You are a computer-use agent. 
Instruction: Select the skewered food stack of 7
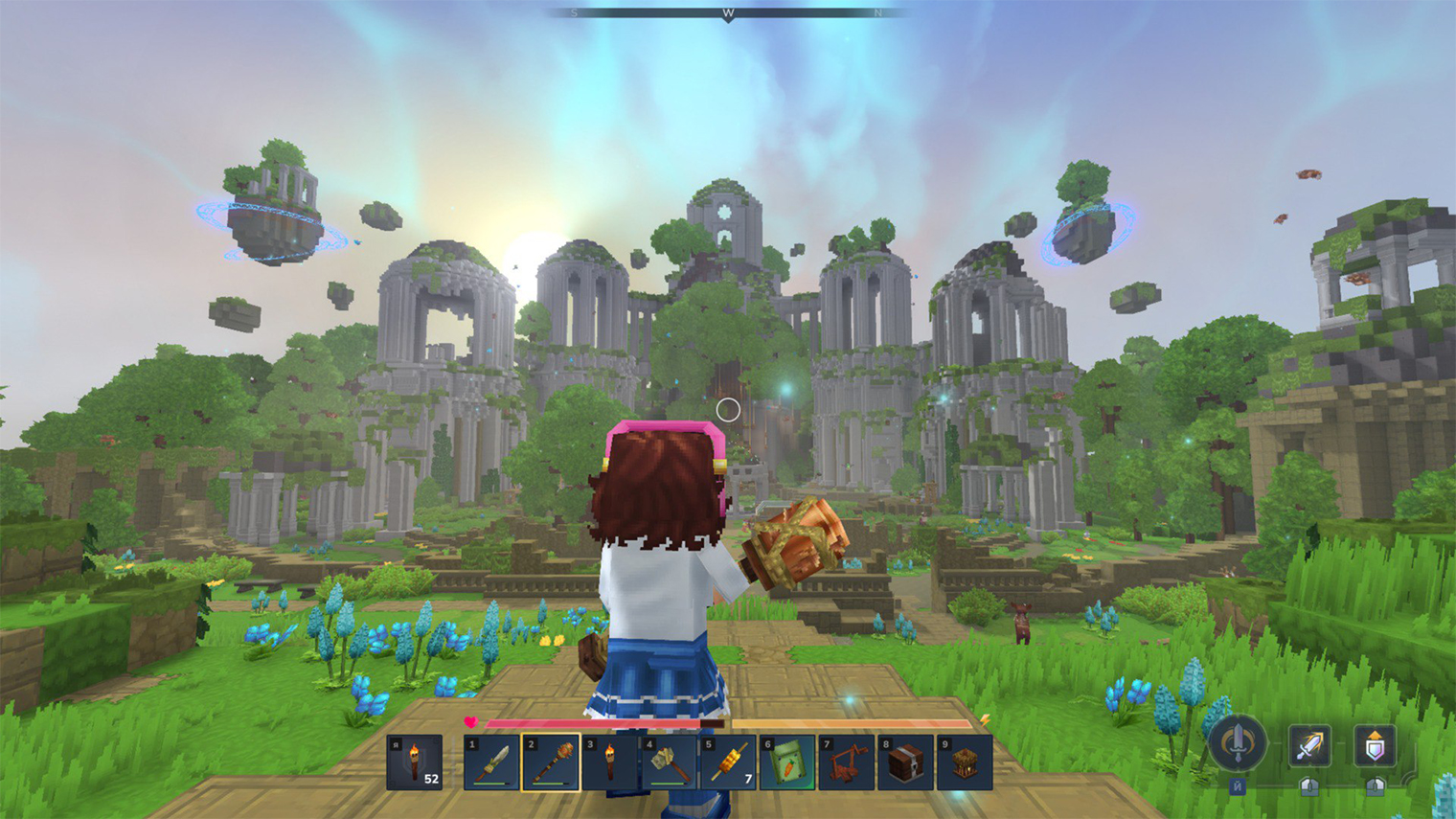coord(729,762)
